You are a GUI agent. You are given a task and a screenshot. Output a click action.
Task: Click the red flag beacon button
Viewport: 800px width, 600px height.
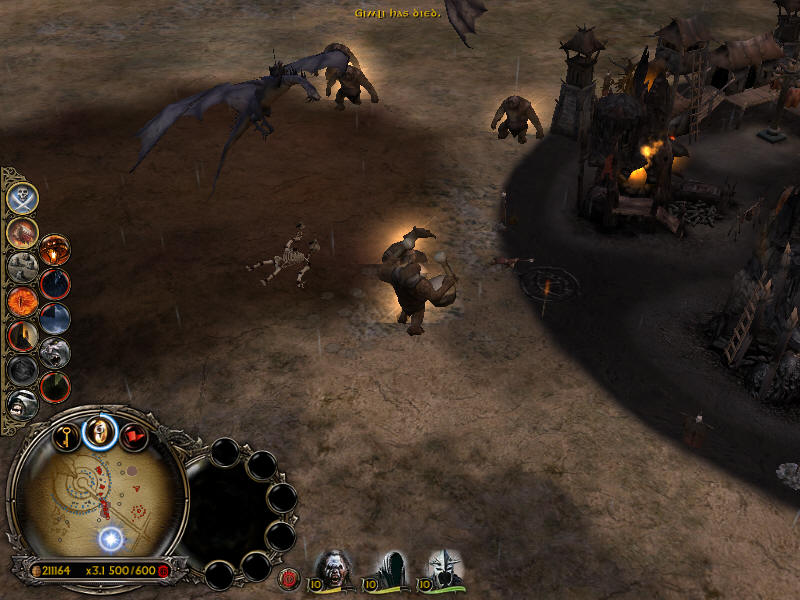coord(133,436)
